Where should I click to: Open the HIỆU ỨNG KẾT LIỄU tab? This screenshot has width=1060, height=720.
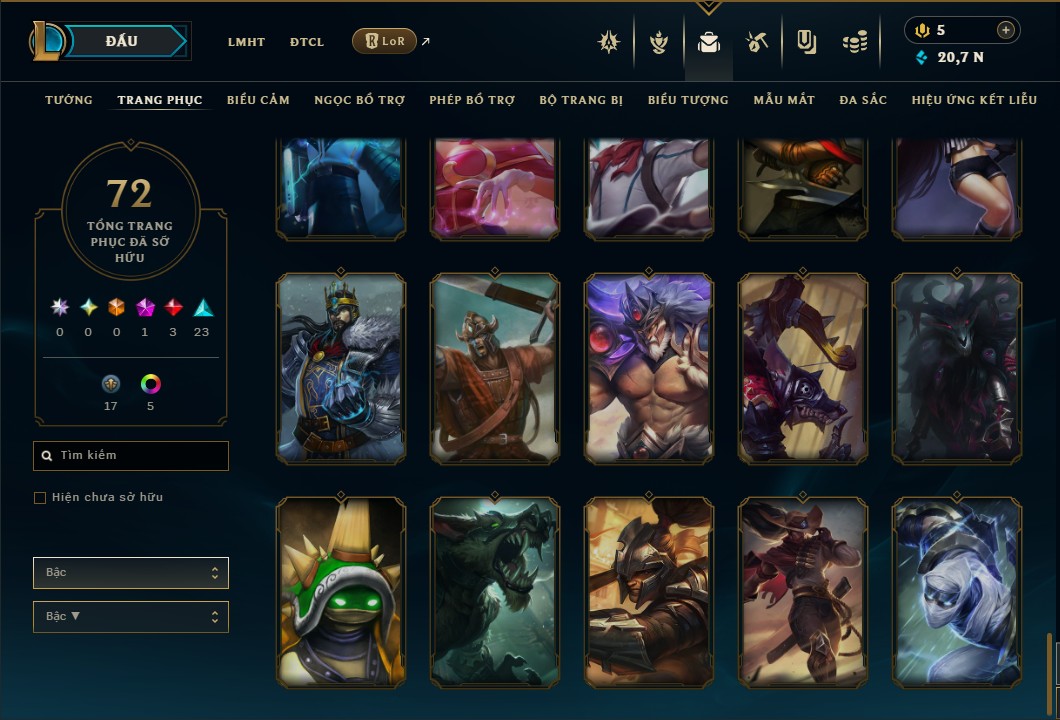974,100
